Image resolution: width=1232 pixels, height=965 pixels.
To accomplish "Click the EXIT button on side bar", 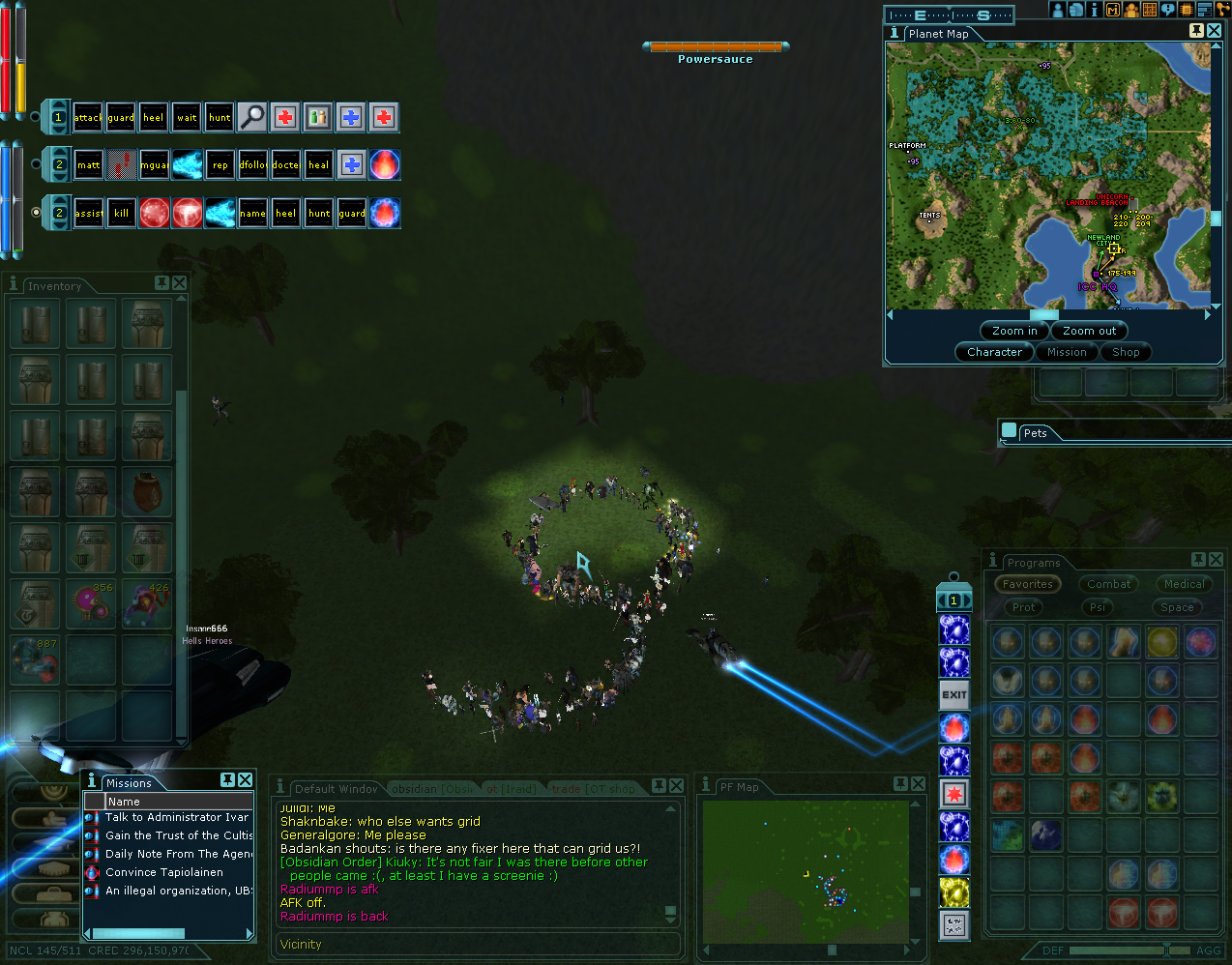I will click(954, 694).
